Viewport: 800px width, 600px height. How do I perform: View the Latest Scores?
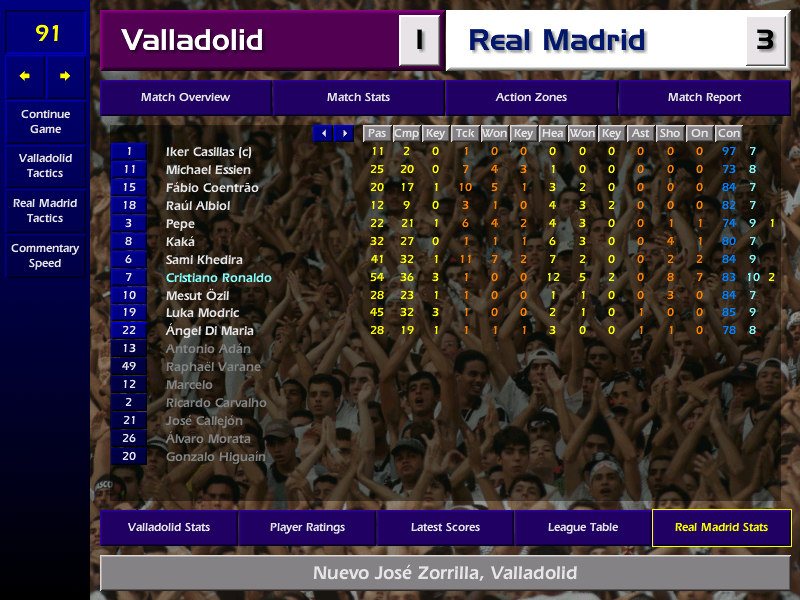(x=445, y=528)
